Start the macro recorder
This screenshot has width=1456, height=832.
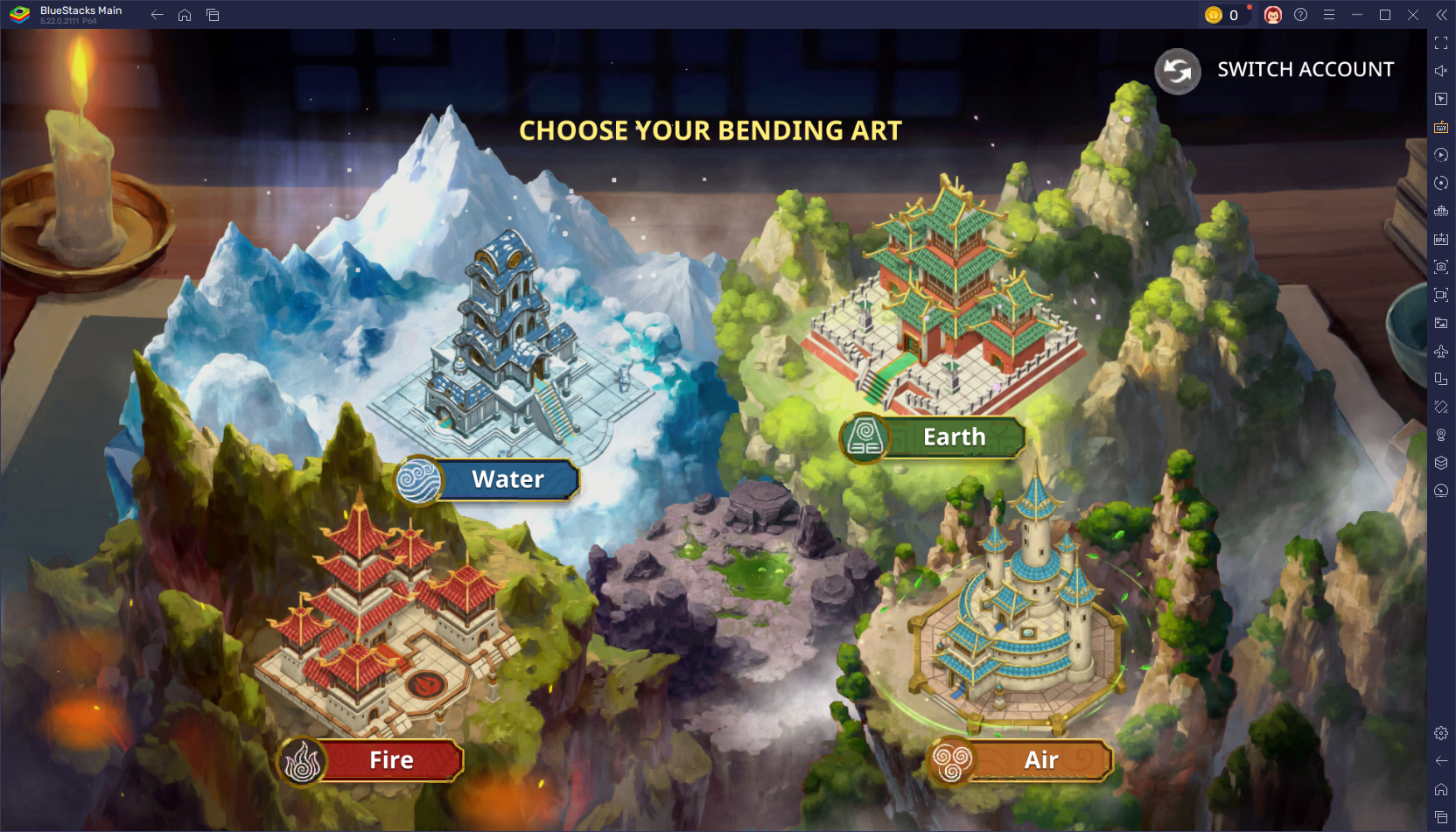[1441, 155]
